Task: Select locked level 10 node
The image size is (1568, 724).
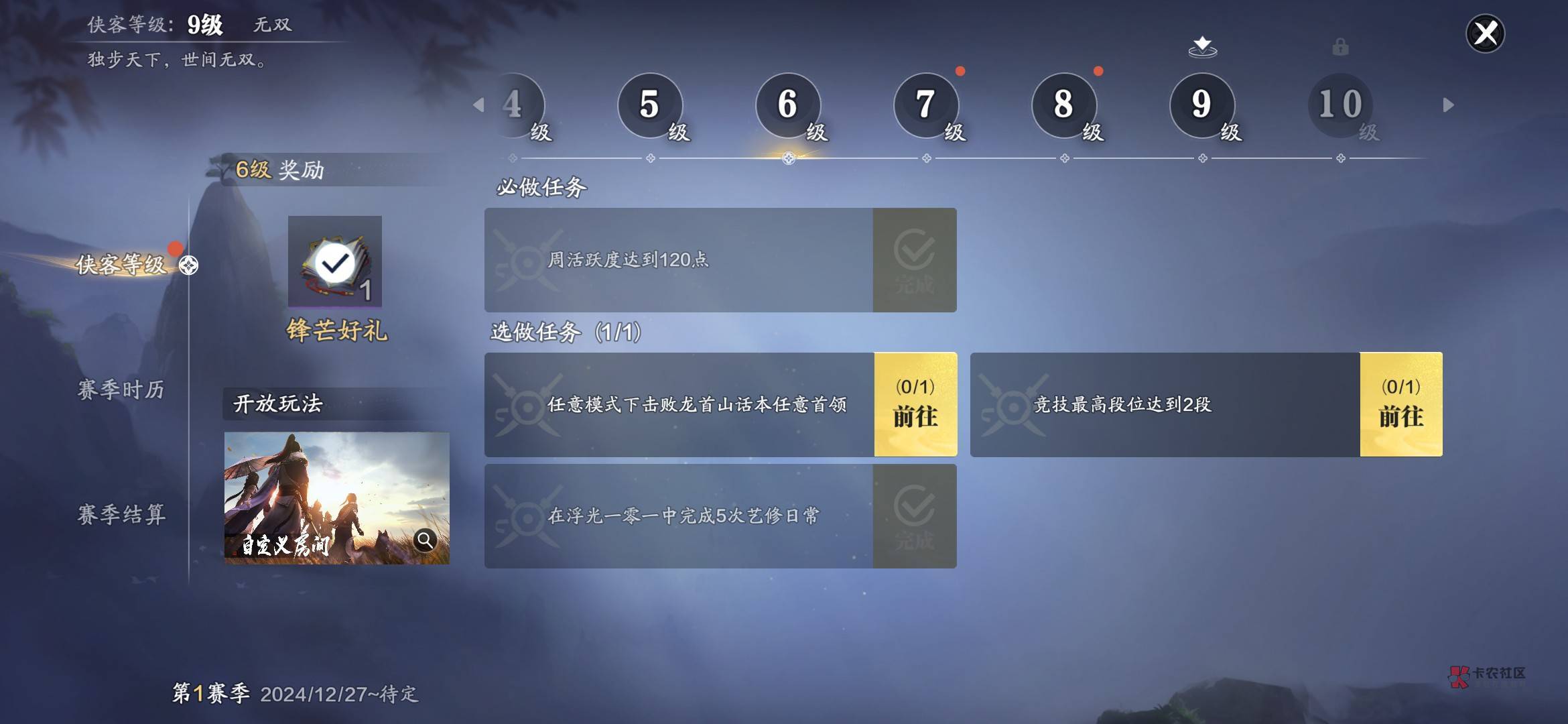Action: 1340,105
